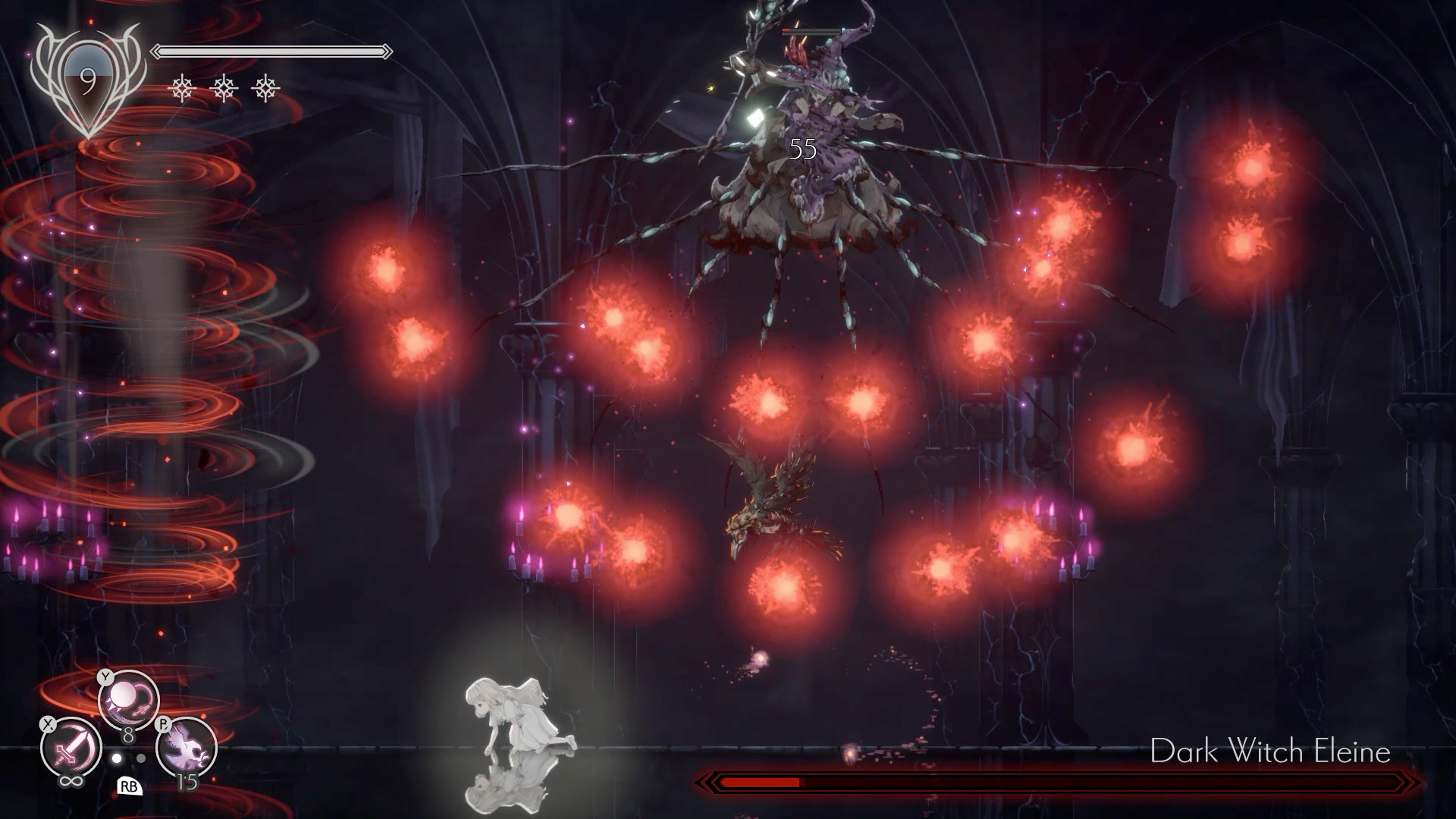Click the middle prayer flower icon
The width and height of the screenshot is (1456, 819).
(224, 87)
